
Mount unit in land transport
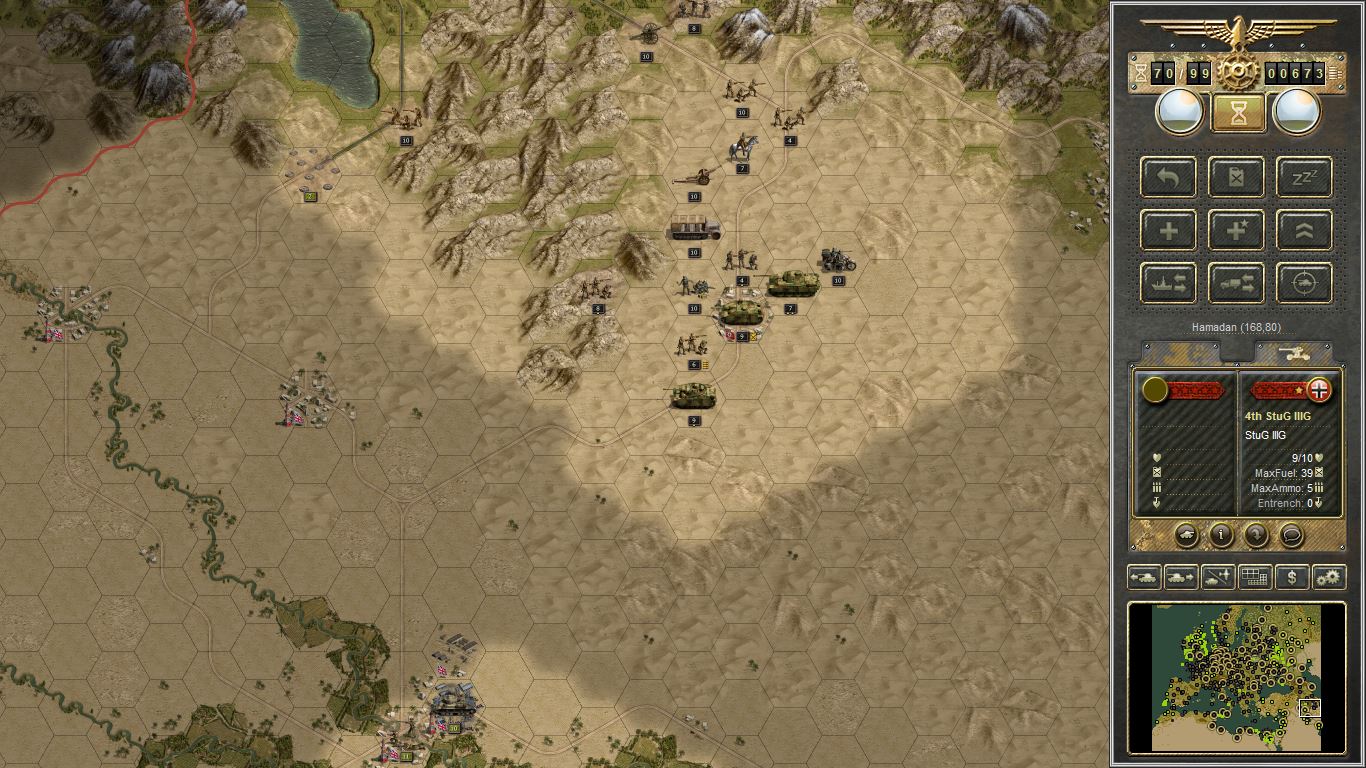point(1236,282)
